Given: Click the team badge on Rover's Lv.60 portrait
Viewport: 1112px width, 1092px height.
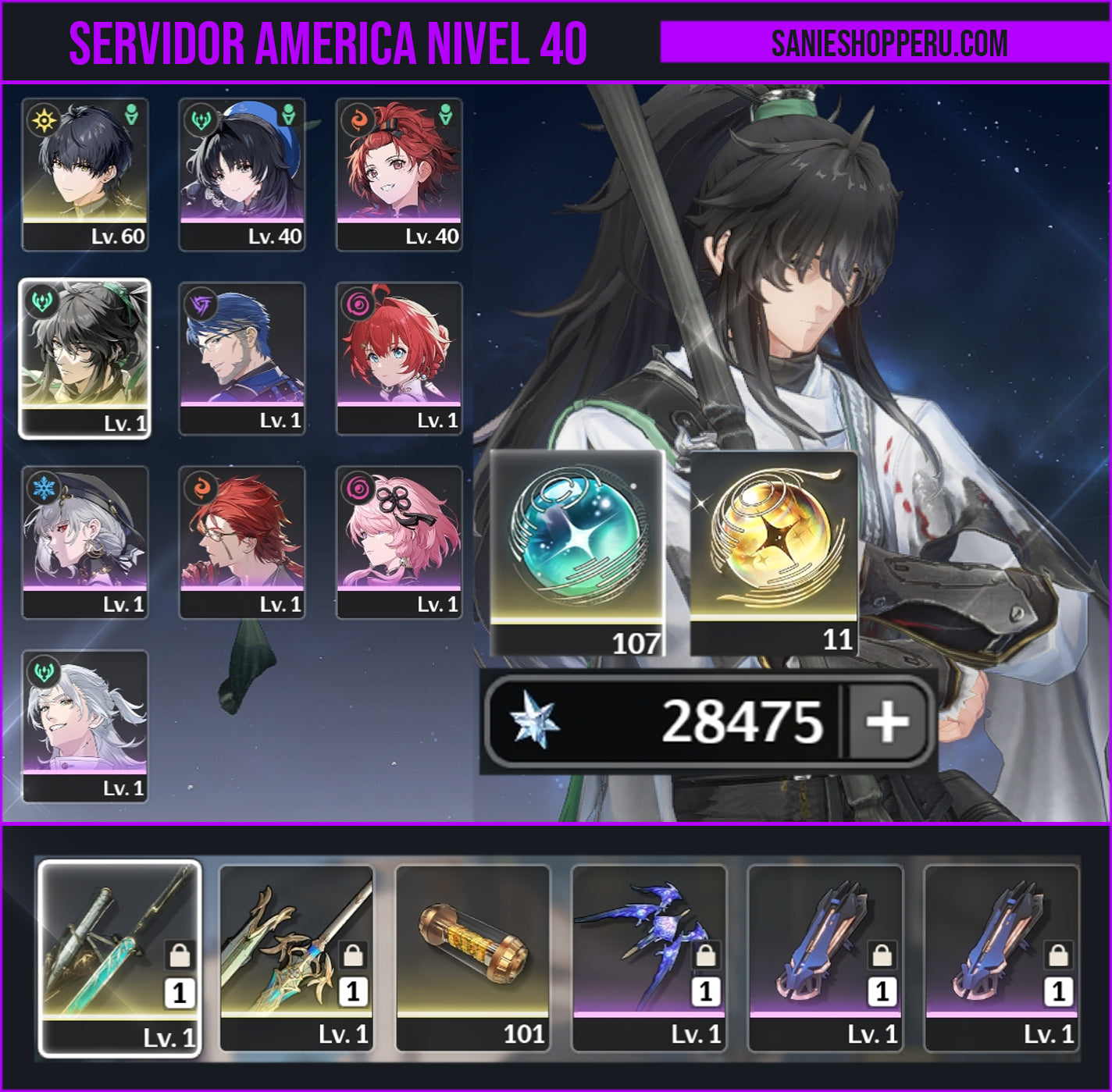Looking at the screenshot, I should coord(130,116).
